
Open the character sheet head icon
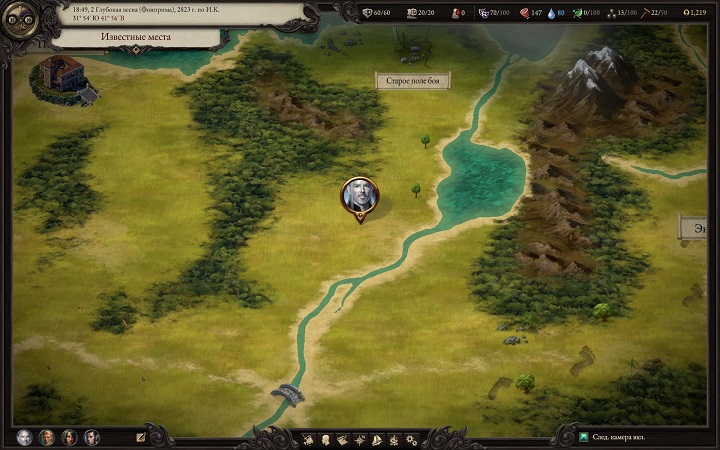click(327, 440)
